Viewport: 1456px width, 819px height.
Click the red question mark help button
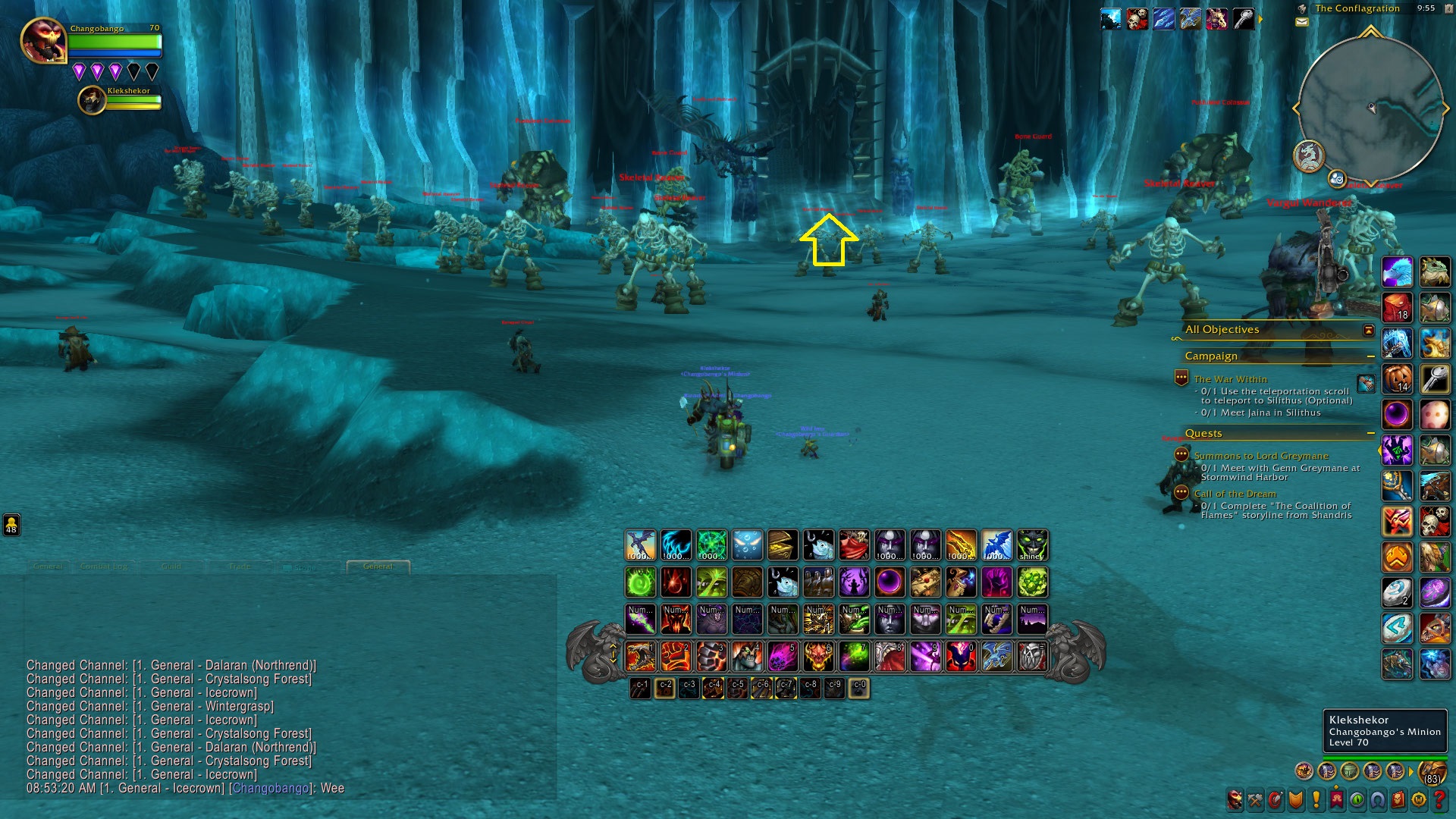[1439, 799]
